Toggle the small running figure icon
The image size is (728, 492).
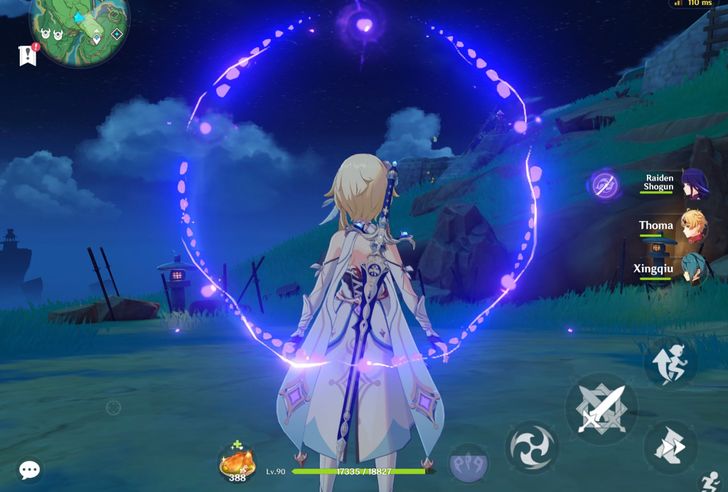click(x=713, y=482)
